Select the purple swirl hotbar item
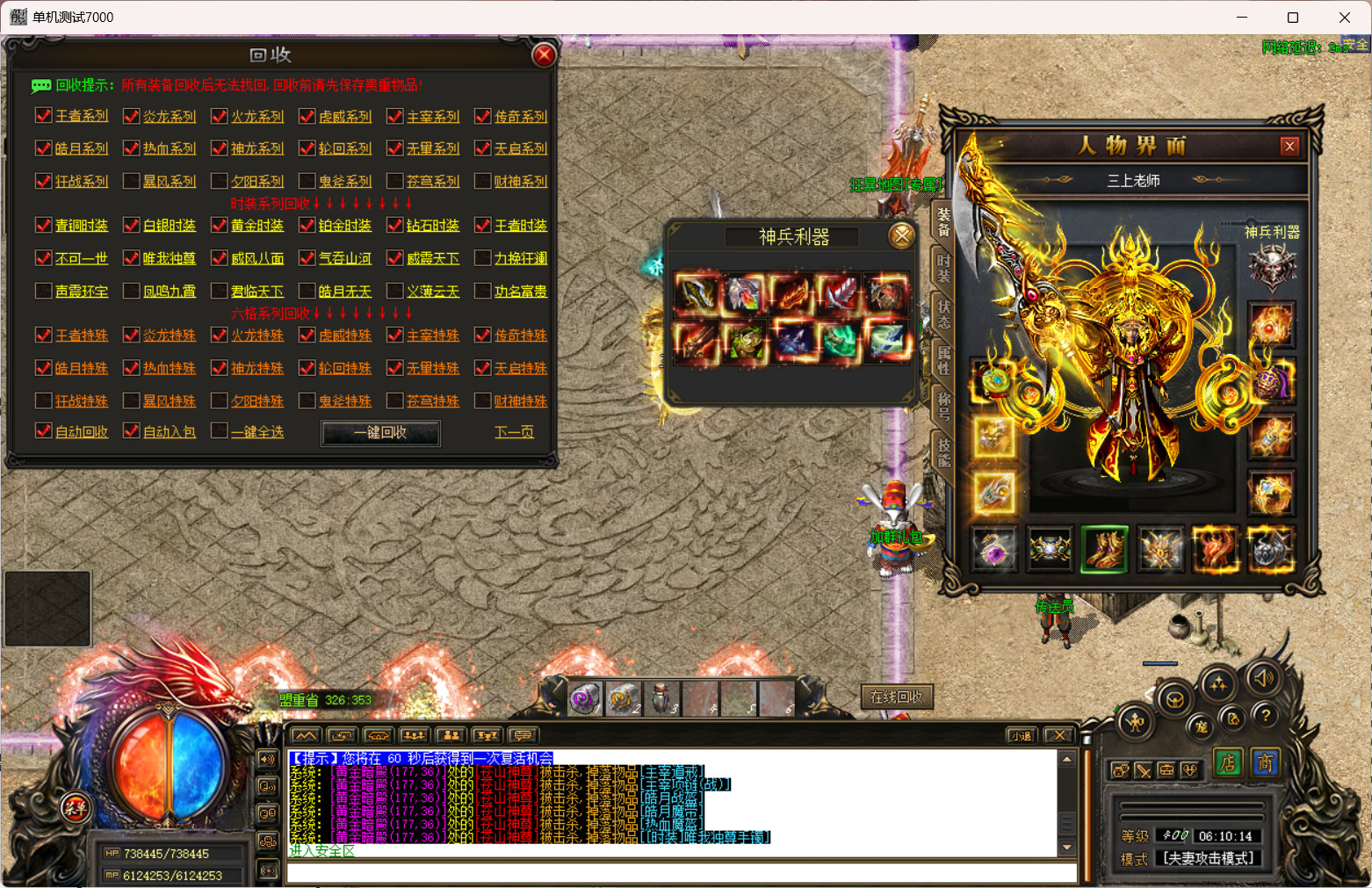 point(585,699)
